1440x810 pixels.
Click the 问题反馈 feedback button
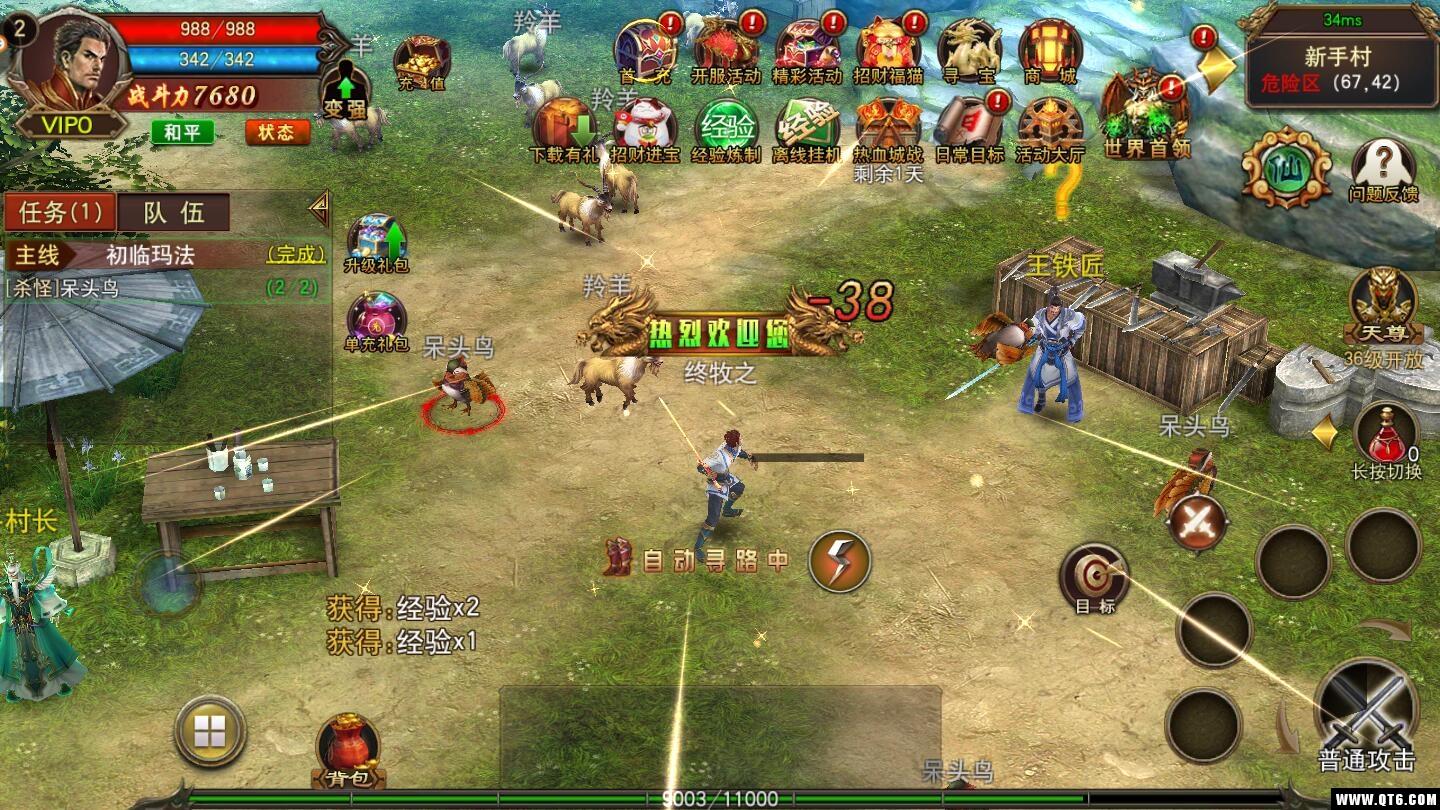1383,169
